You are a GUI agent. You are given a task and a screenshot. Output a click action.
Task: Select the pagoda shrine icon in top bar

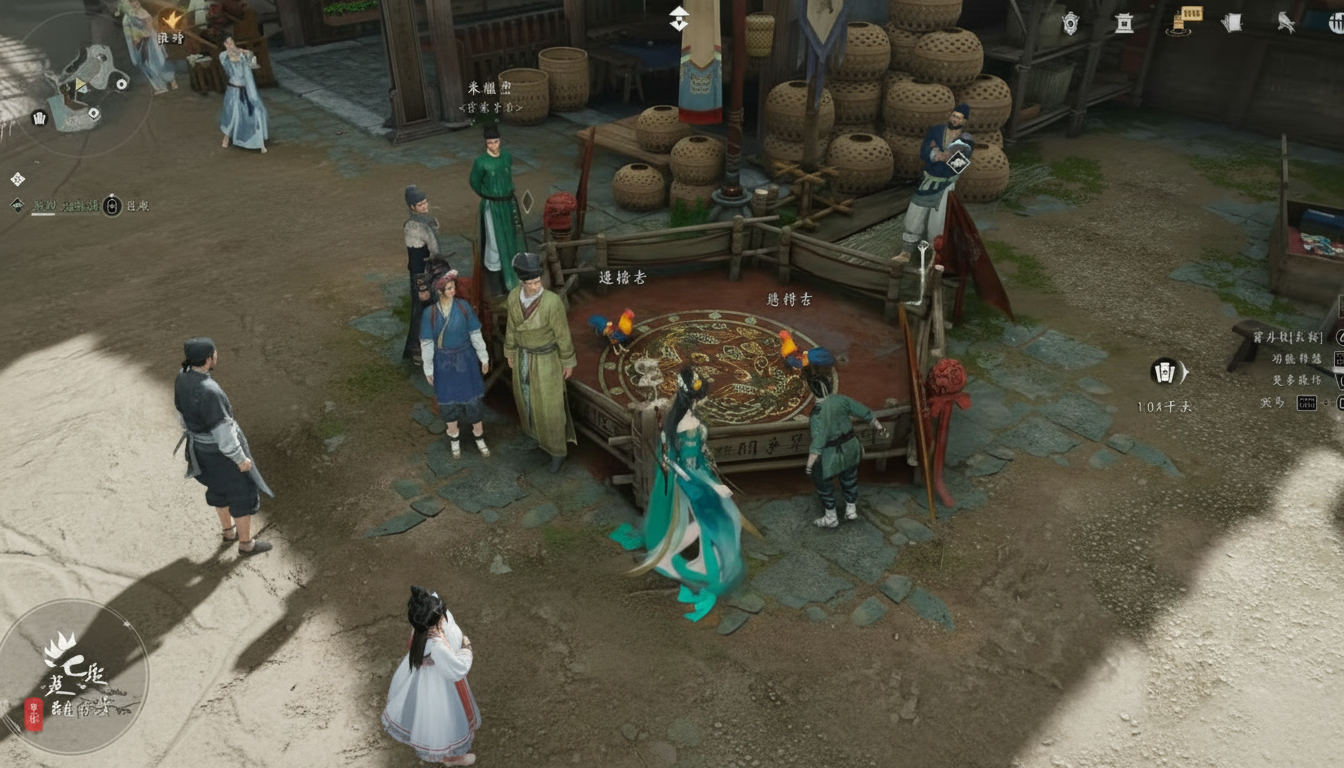(x=1124, y=23)
